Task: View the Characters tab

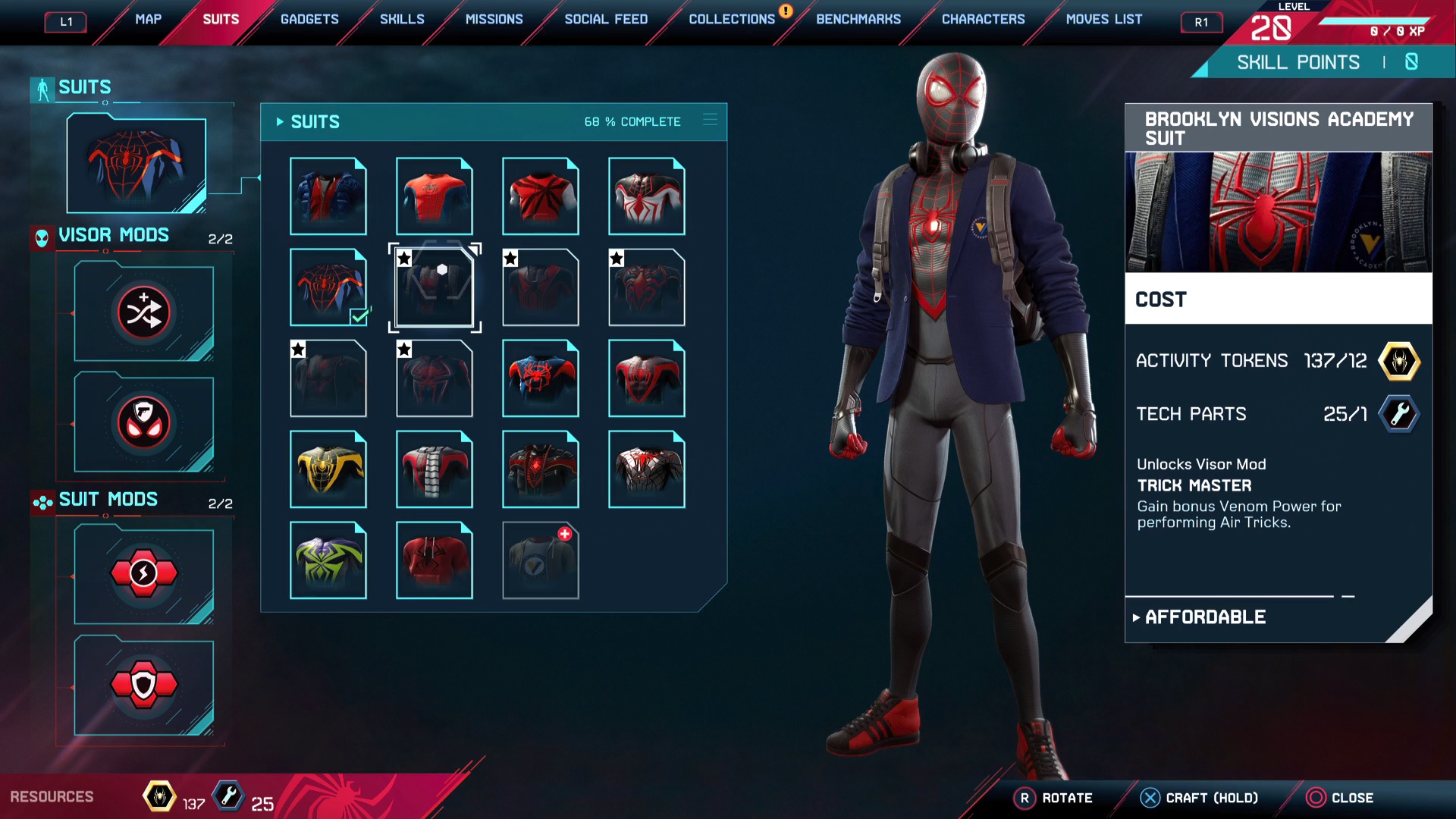Action: [x=983, y=20]
